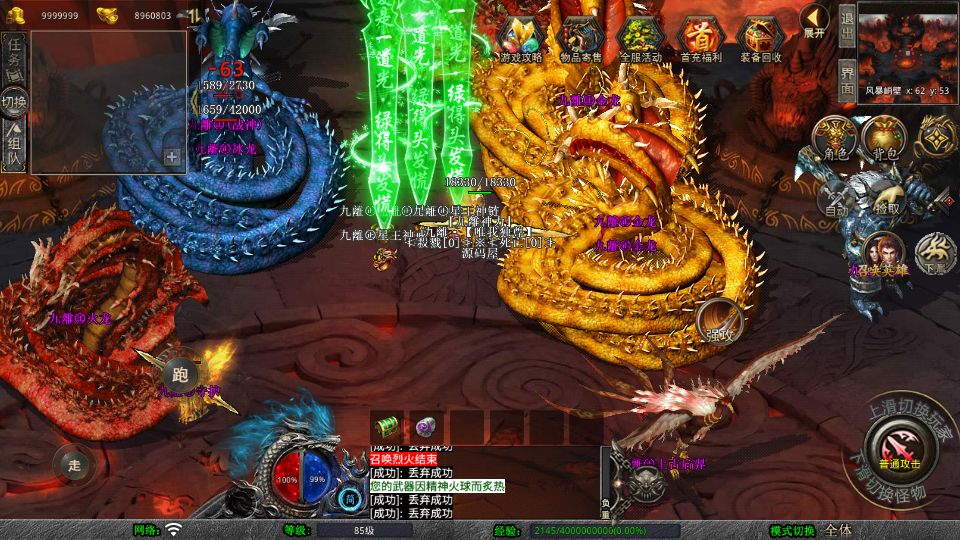The image size is (960, 540).
Task: Open the 游戏攻略 game guide icon
Action: (x=521, y=39)
